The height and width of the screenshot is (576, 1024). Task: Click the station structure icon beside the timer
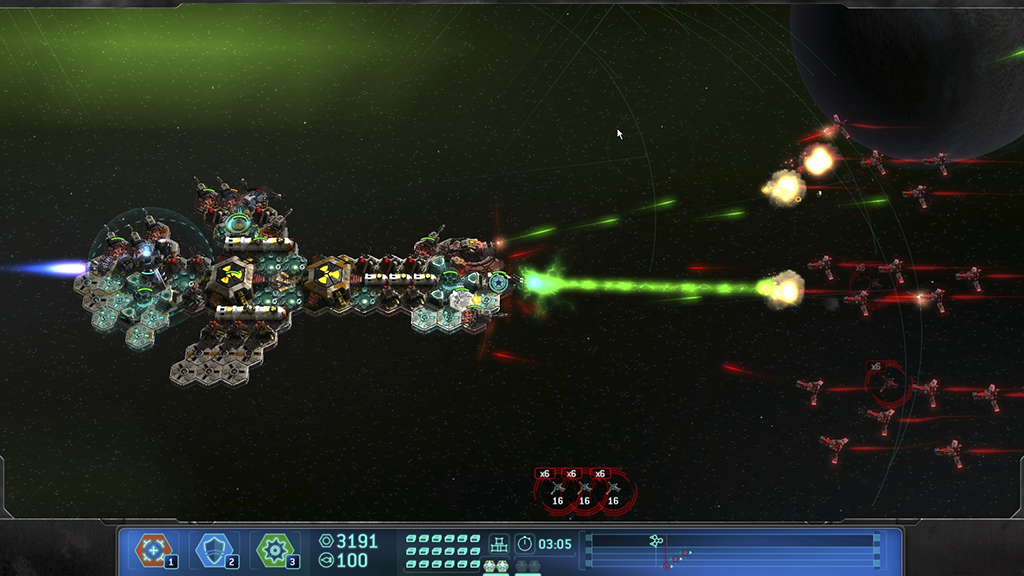coord(498,544)
